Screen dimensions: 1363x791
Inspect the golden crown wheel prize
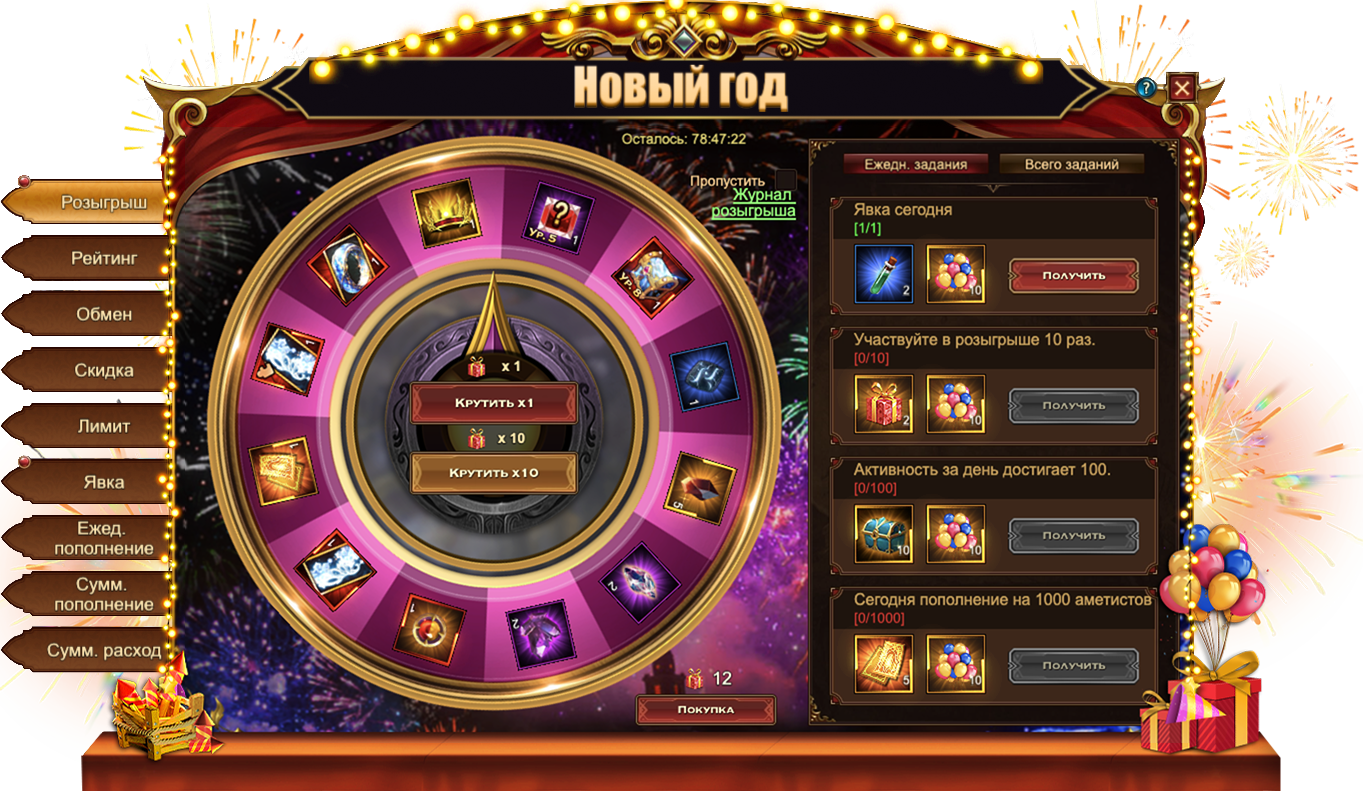point(446,212)
